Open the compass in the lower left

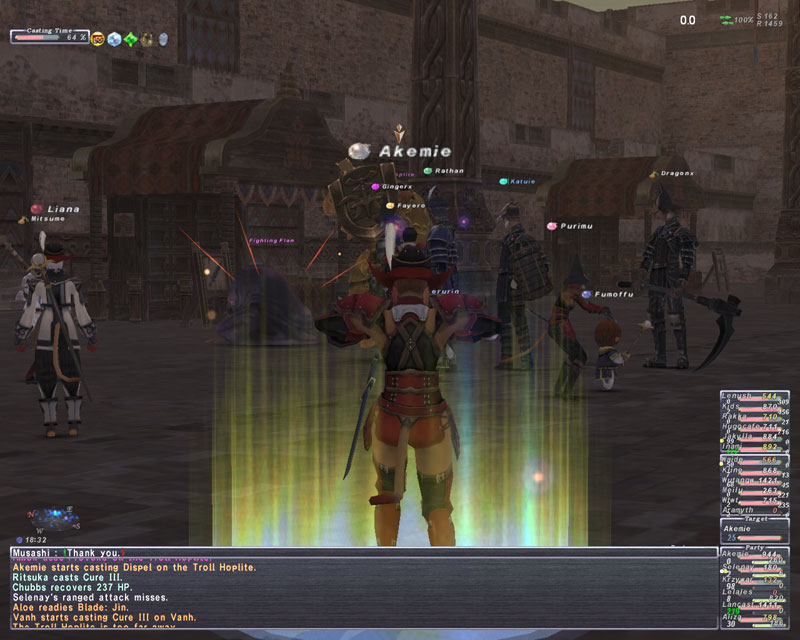point(53,520)
